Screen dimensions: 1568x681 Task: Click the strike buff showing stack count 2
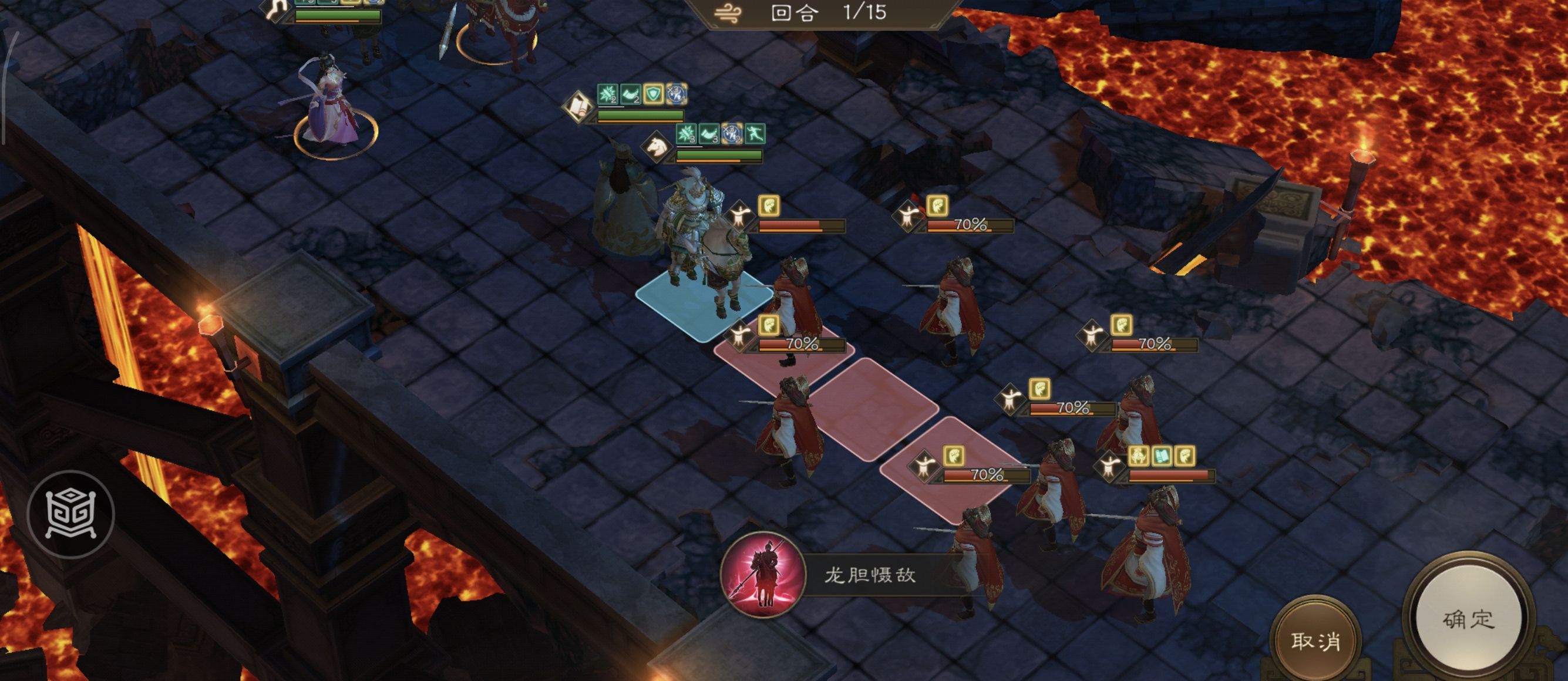pyautogui.click(x=607, y=94)
